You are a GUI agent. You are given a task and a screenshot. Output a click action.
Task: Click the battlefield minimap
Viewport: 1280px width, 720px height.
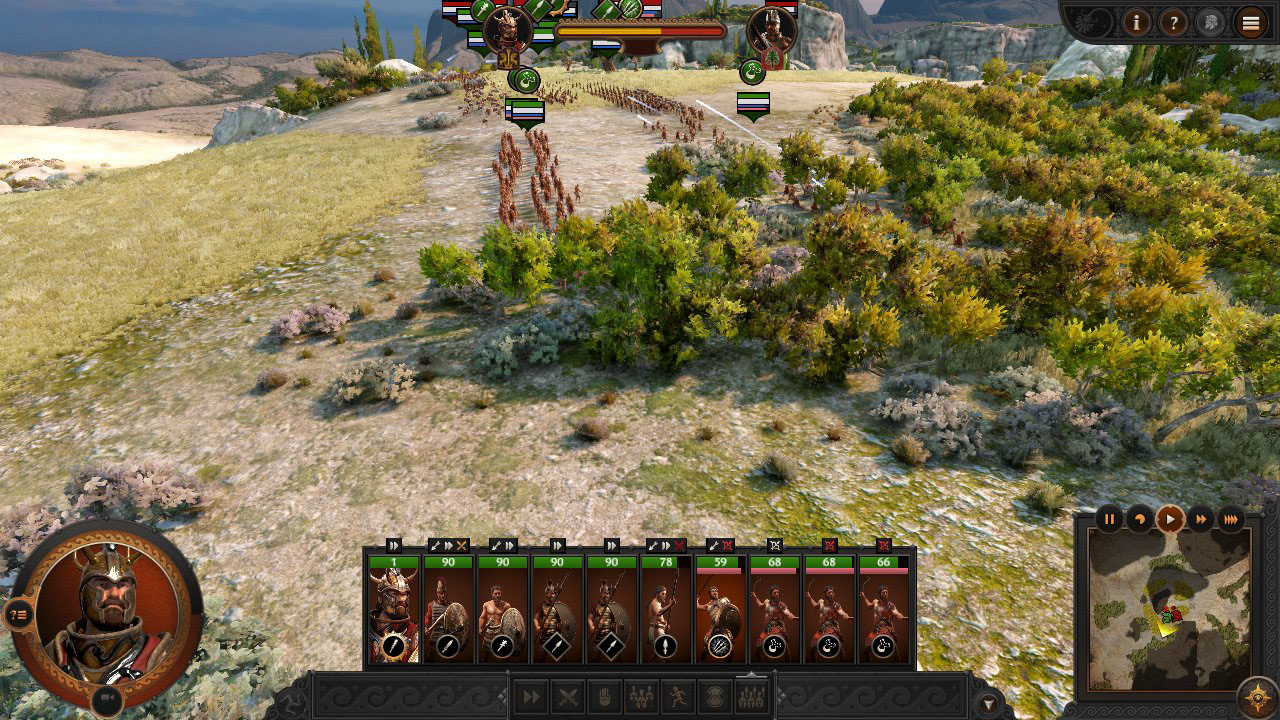1169,610
